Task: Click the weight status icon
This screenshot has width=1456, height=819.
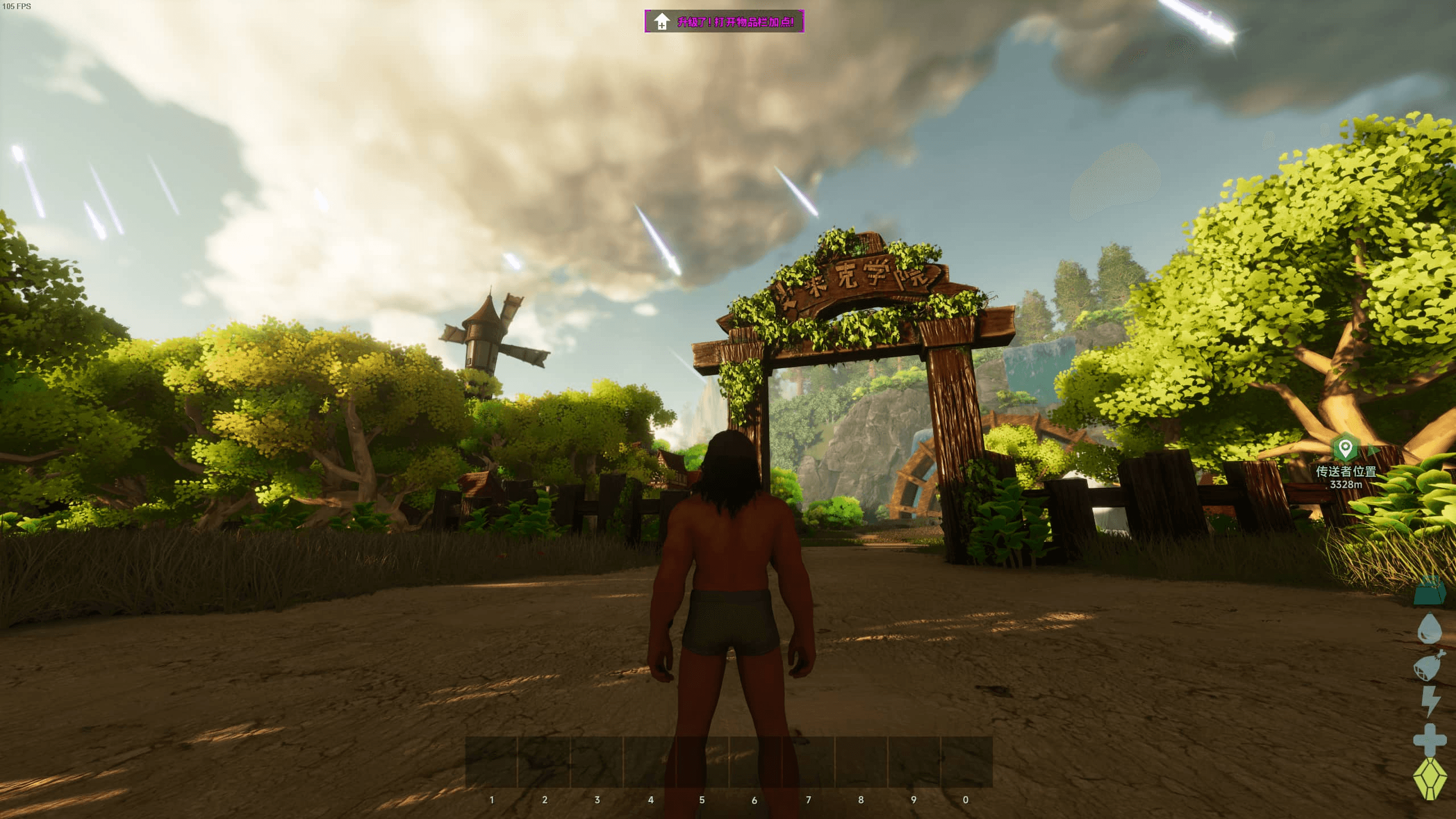Action: click(x=1429, y=592)
